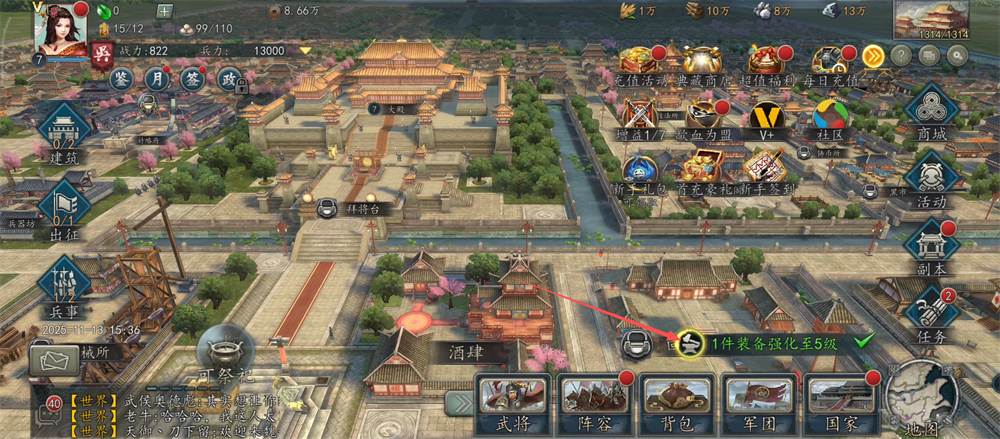Image resolution: width=1000 pixels, height=439 pixels.
Task: Select the 月 round button
Action: pos(157,78)
